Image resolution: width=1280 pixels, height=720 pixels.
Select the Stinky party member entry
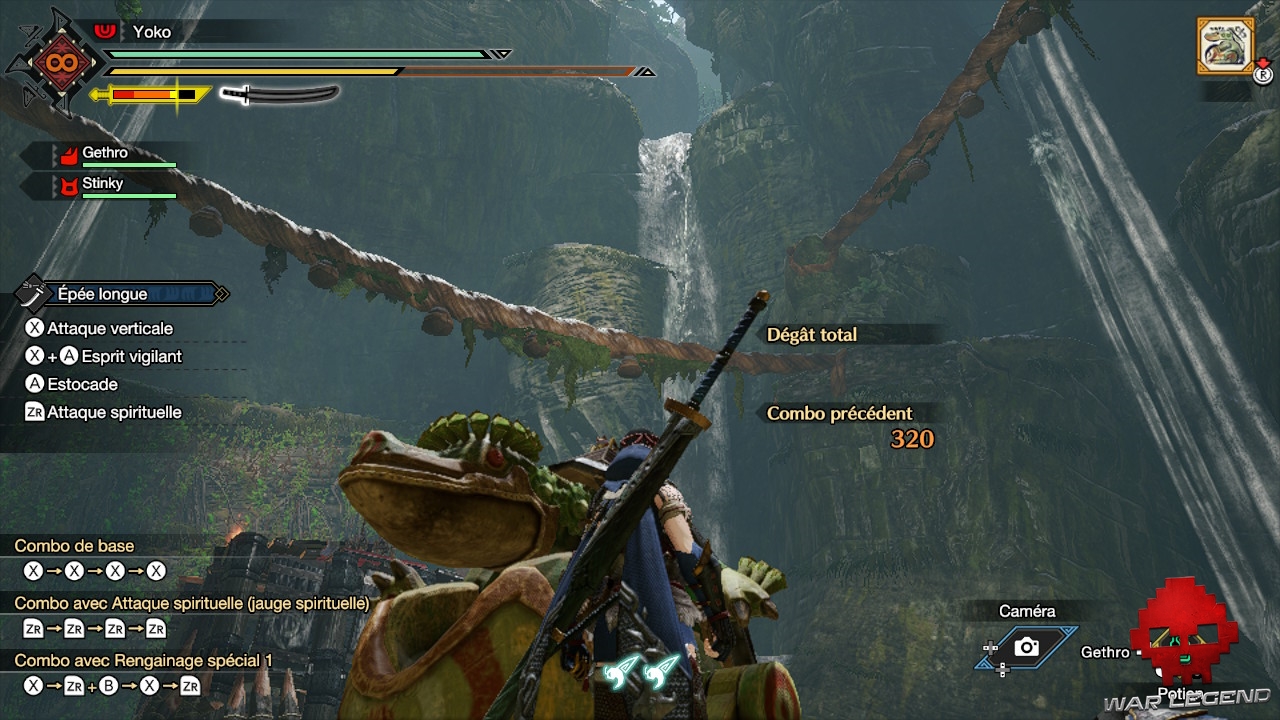pyautogui.click(x=105, y=185)
